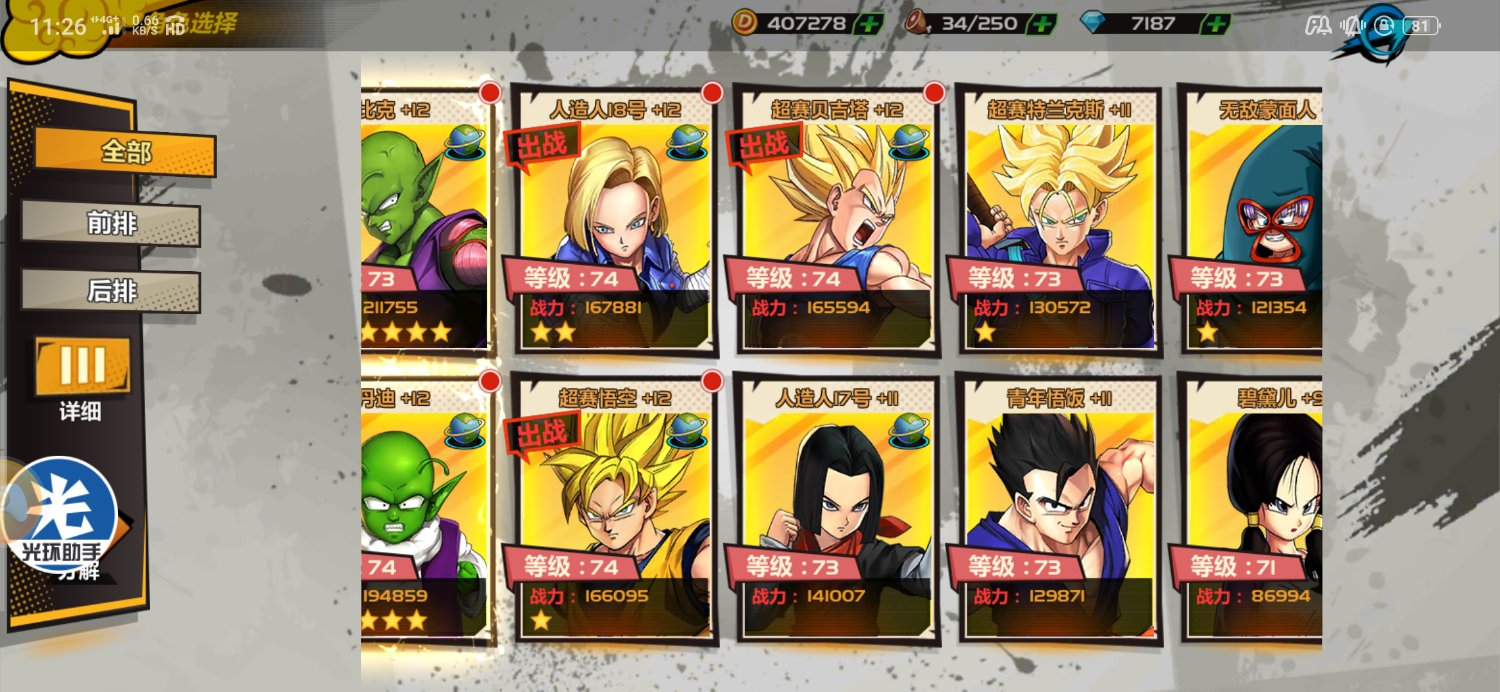The image size is (1500, 692).
Task: Select the 超赛贝吉塔 character card
Action: click(x=836, y=220)
